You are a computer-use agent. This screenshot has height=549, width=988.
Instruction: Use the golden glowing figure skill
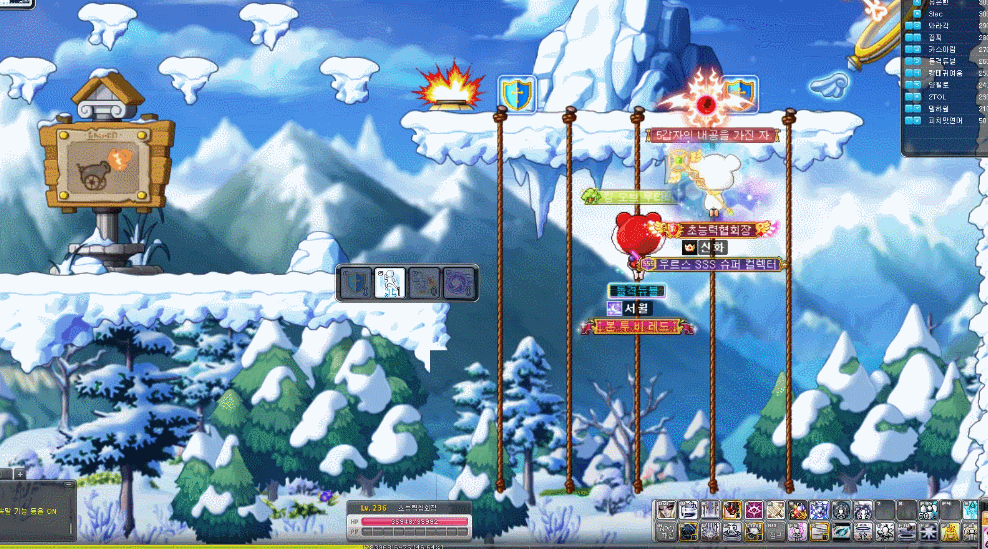(950, 531)
